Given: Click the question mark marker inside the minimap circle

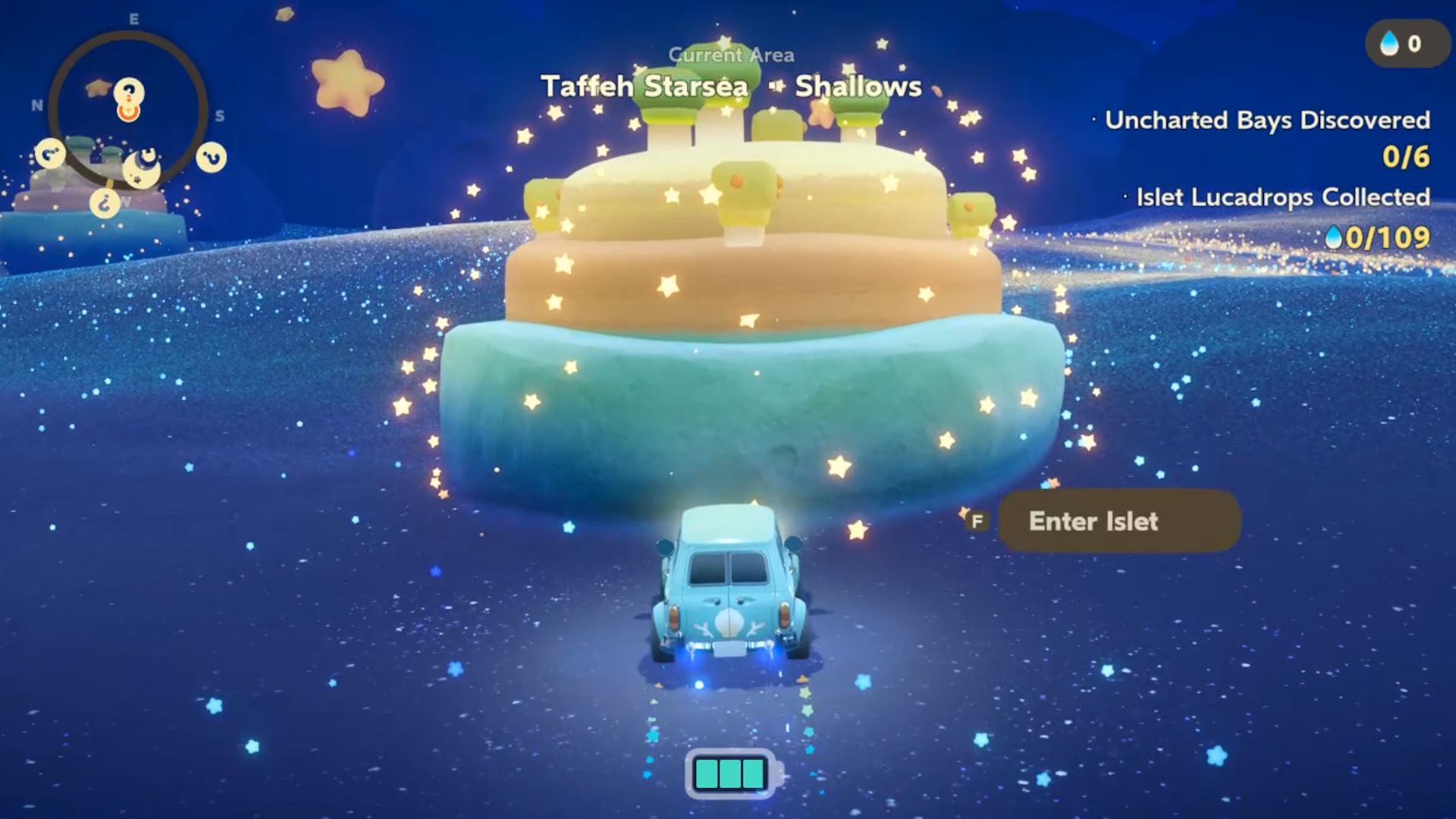Looking at the screenshot, I should (129, 91).
